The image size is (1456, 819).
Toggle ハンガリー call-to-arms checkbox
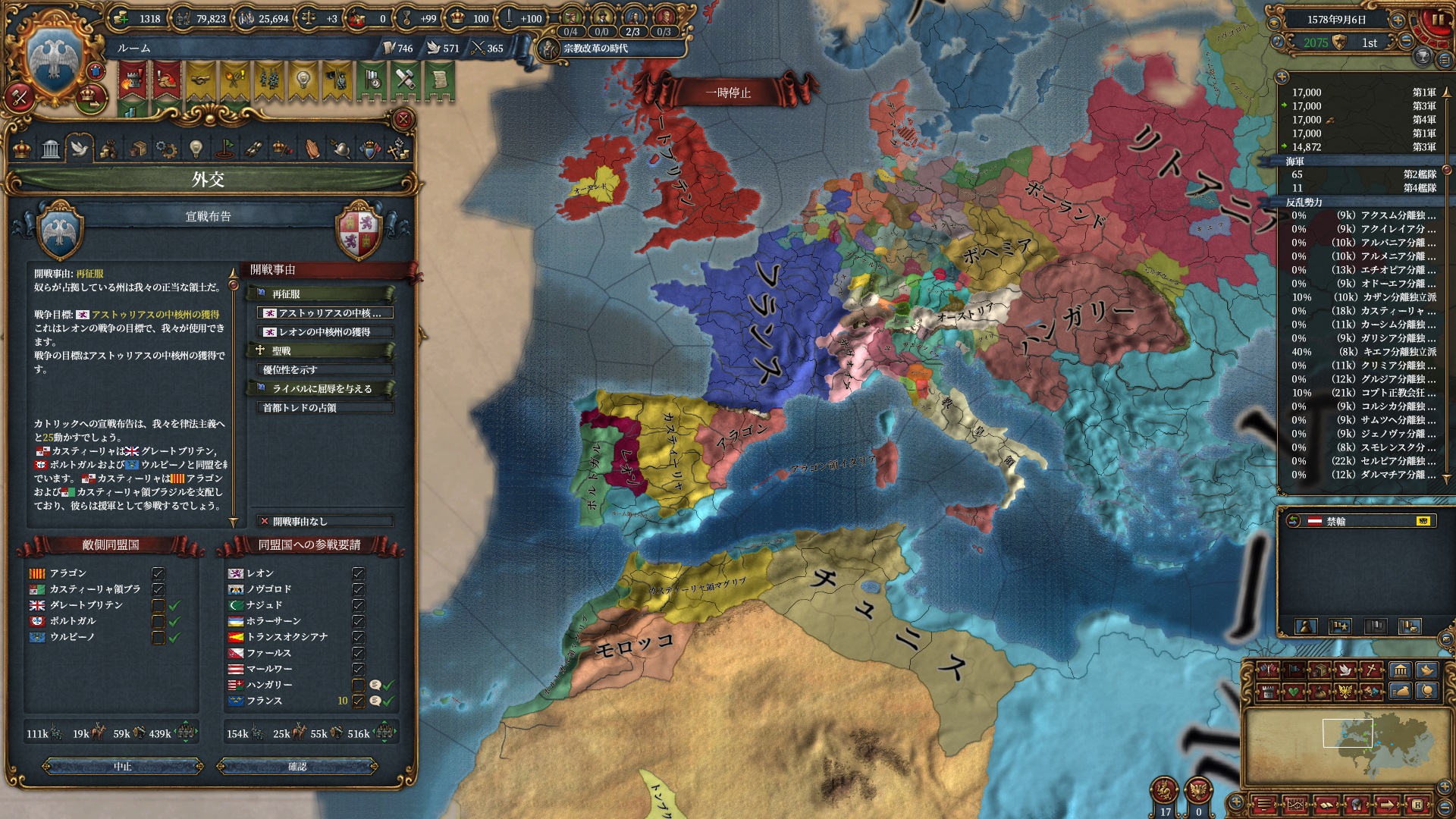(x=359, y=685)
